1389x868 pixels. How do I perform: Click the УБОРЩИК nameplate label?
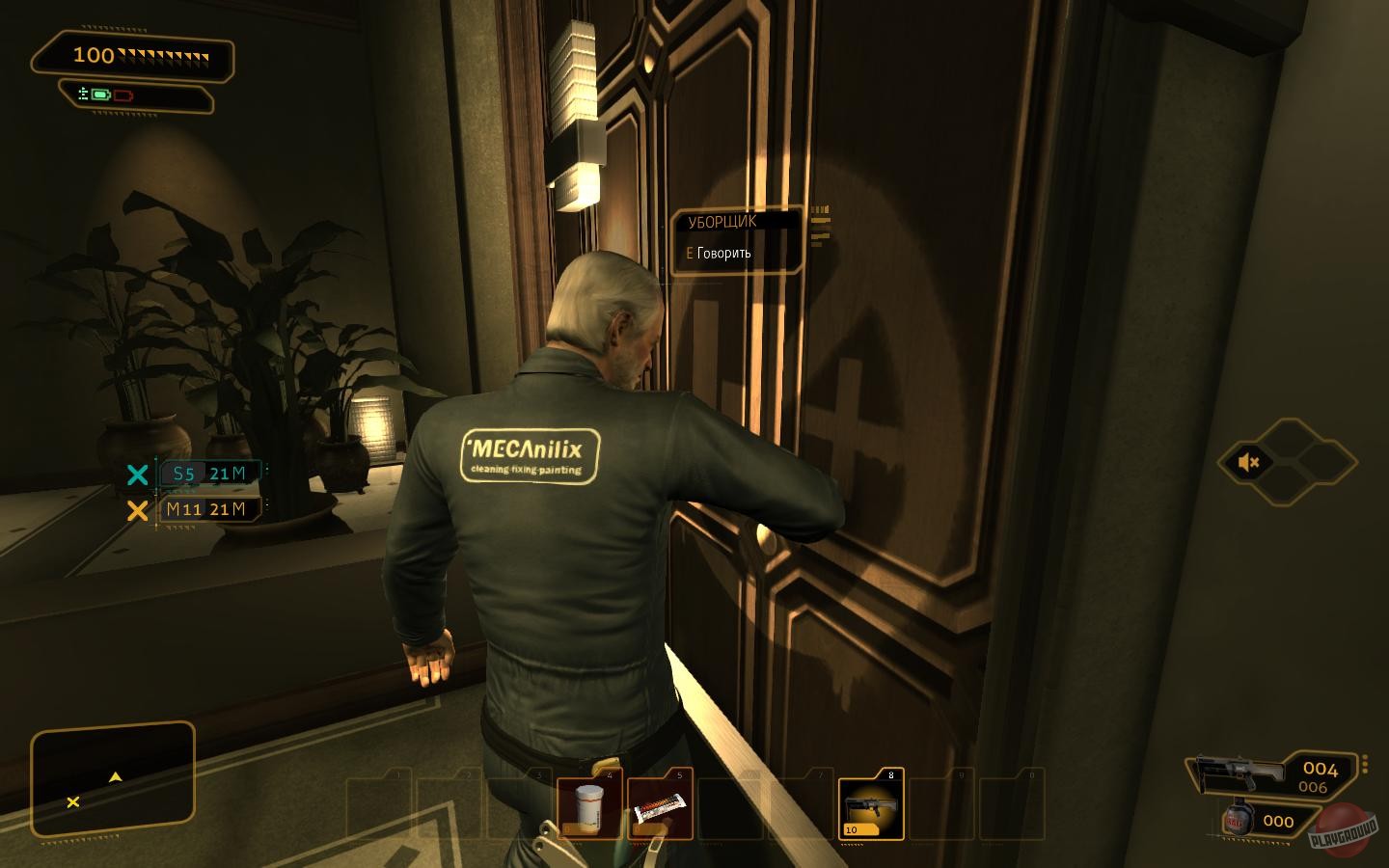click(x=722, y=221)
